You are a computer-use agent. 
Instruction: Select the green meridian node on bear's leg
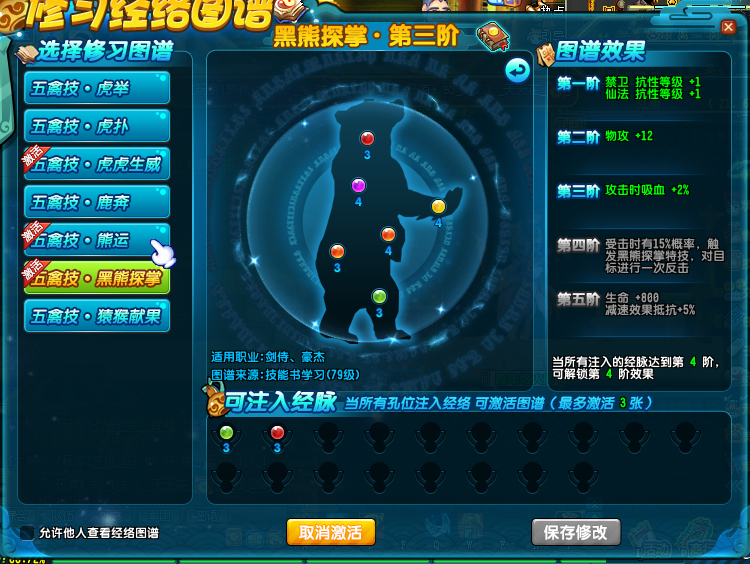[x=379, y=296]
